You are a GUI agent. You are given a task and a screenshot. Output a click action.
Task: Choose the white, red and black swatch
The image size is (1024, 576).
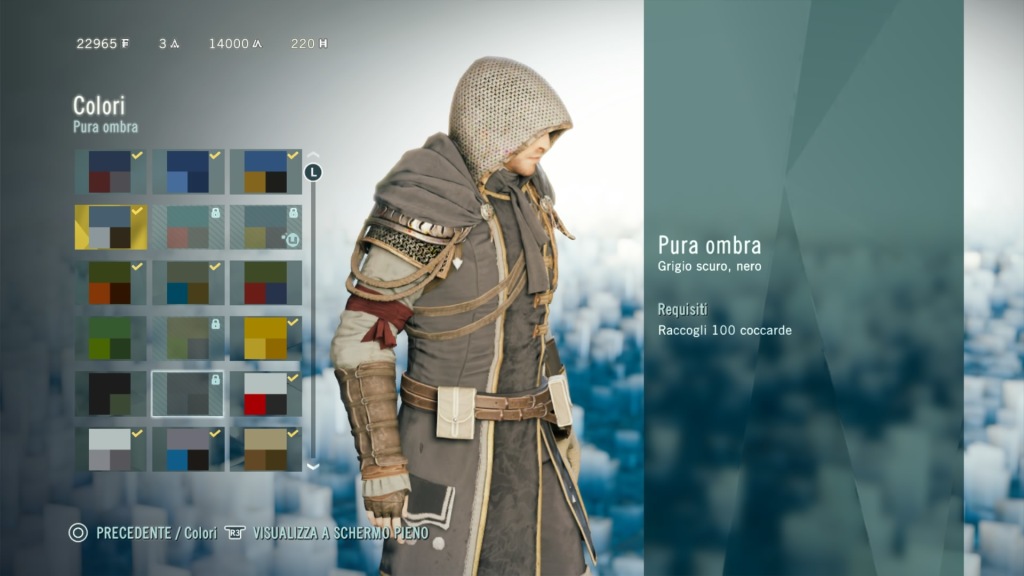(266, 394)
